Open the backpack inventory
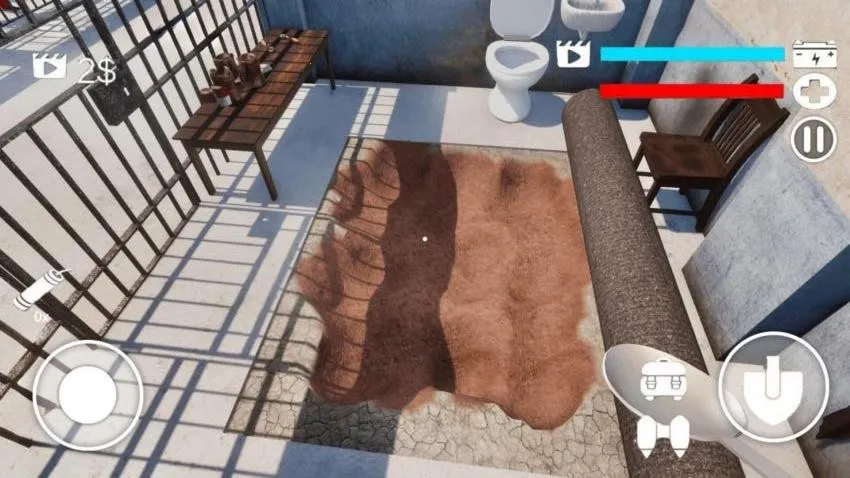The image size is (850, 478). point(662,378)
